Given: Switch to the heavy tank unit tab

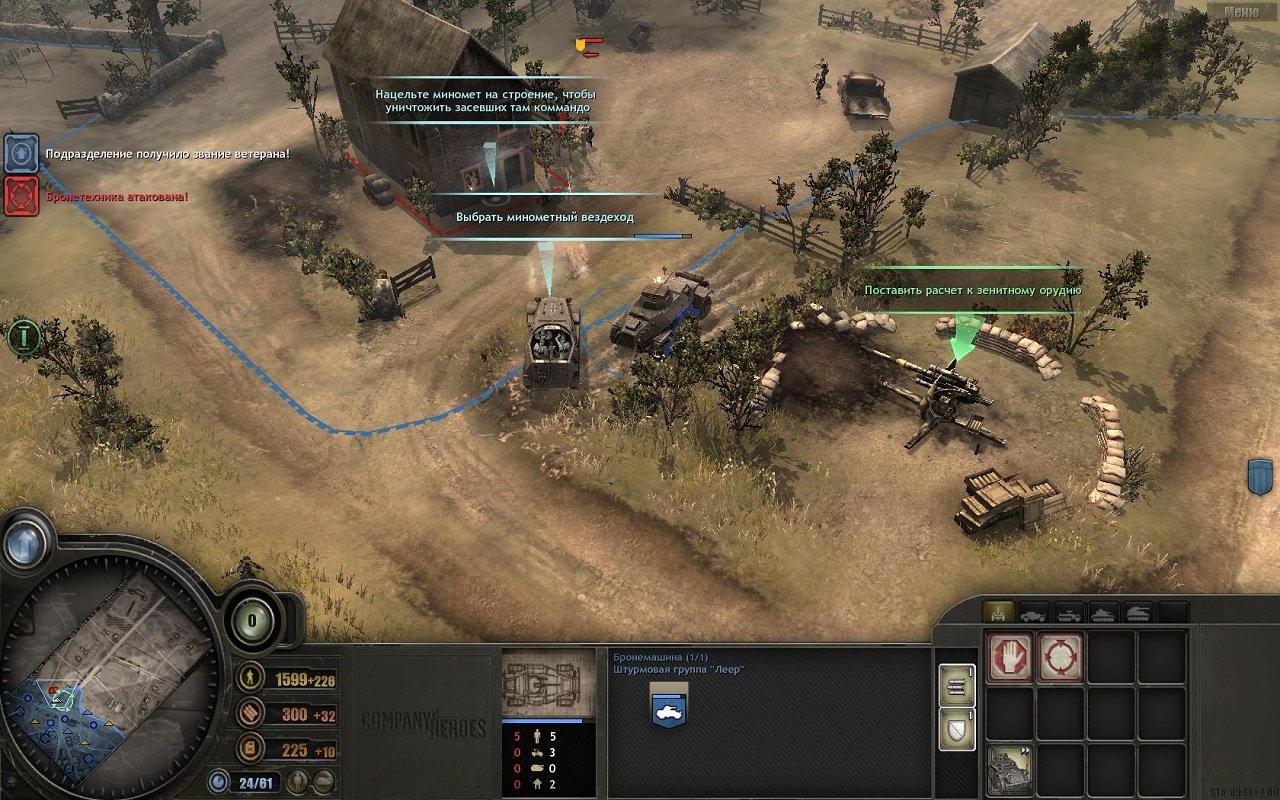Looking at the screenshot, I should 1139,612.
